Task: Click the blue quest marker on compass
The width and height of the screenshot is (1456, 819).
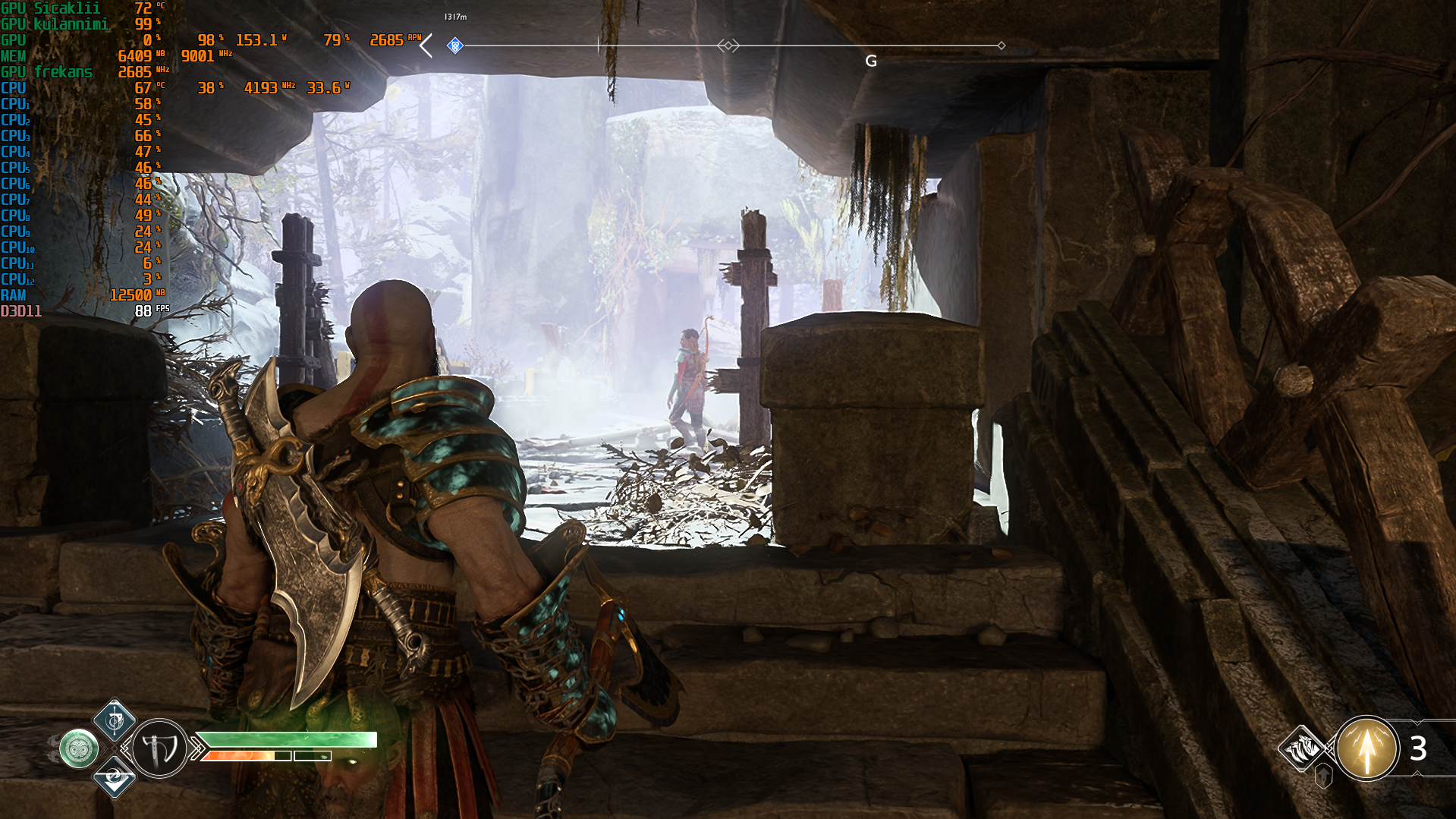Action: 454,46
